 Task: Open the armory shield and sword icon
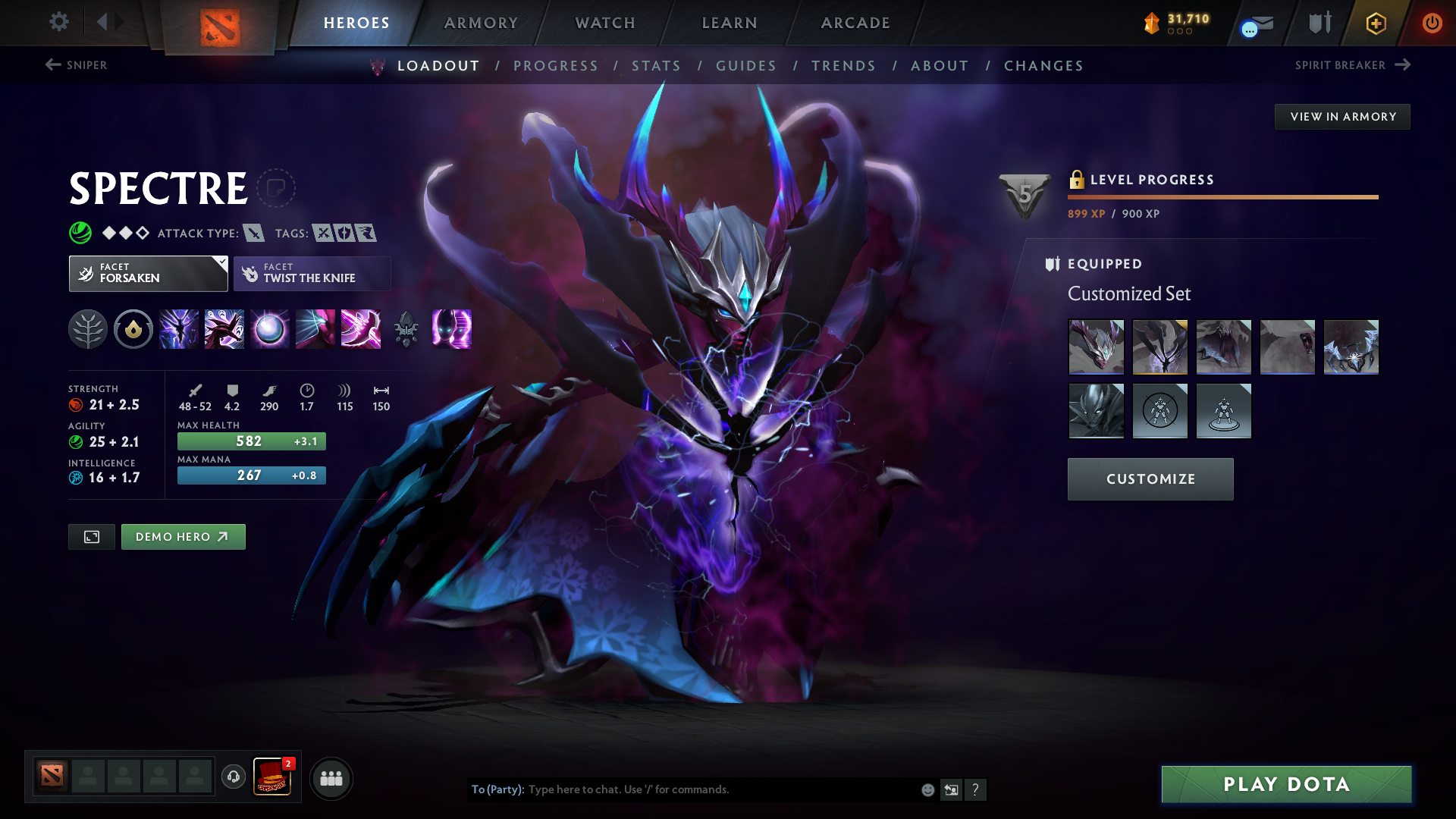1318,23
